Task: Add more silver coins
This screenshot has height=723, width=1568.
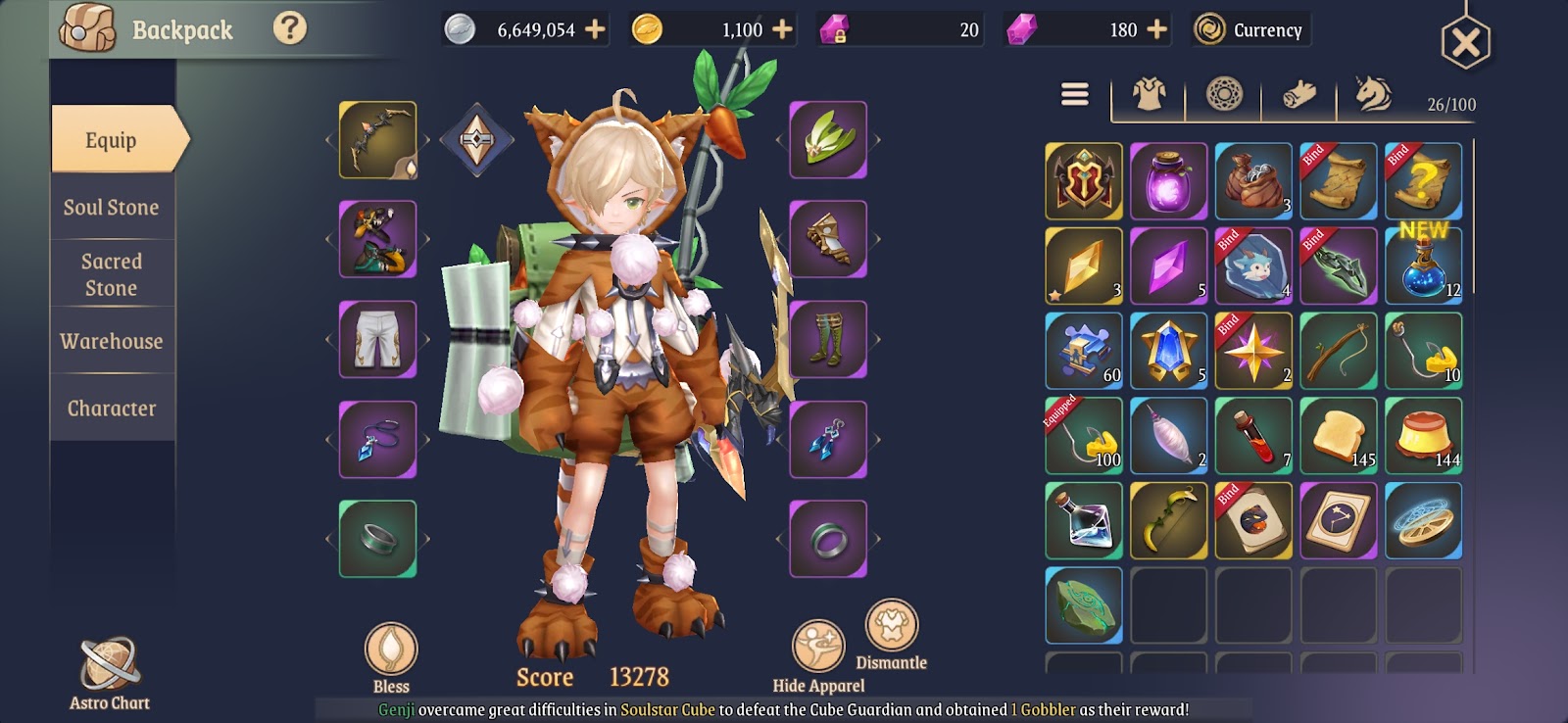Action: coord(595,29)
